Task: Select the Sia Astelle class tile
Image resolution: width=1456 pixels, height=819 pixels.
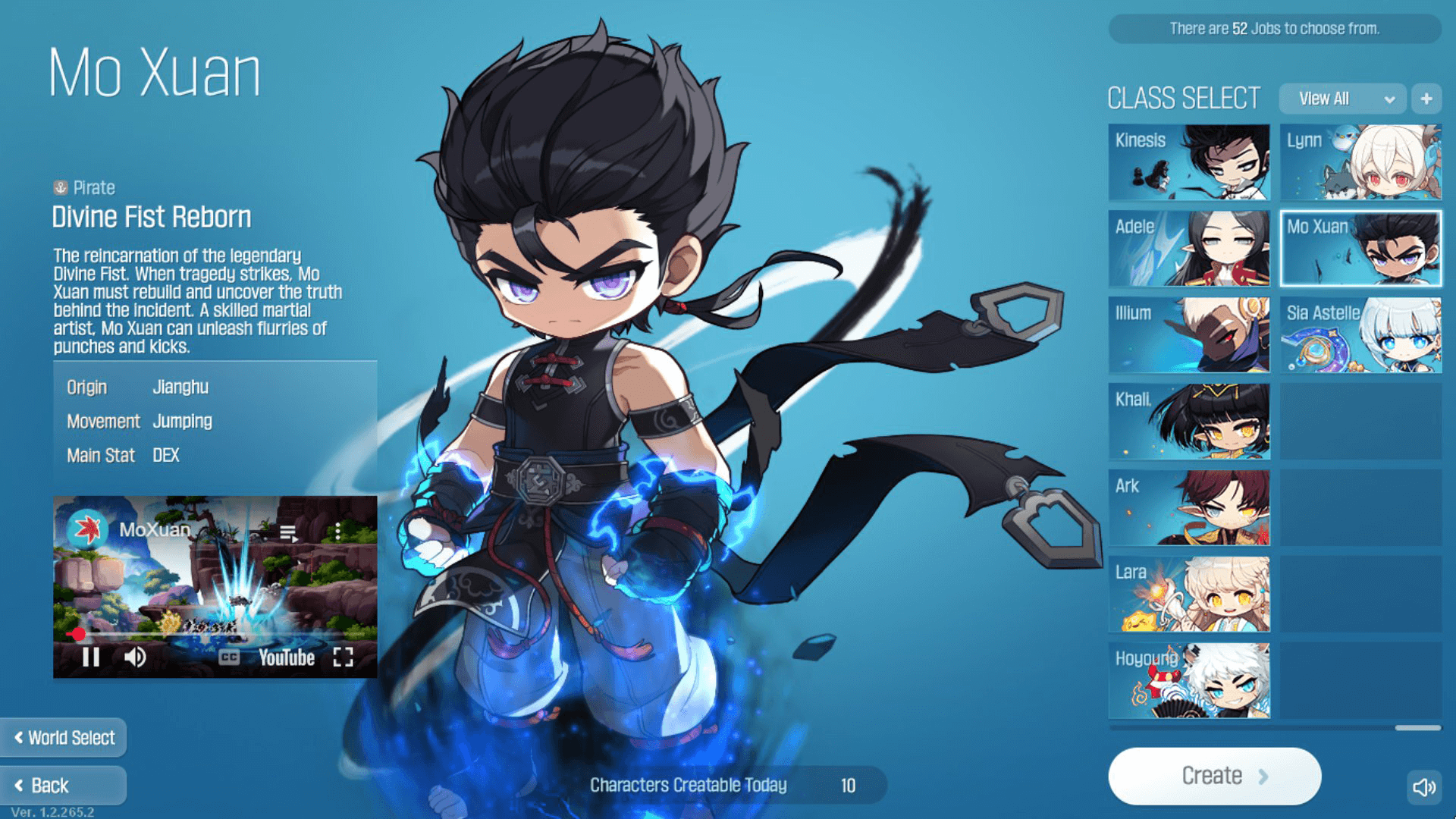Action: pos(1360,335)
